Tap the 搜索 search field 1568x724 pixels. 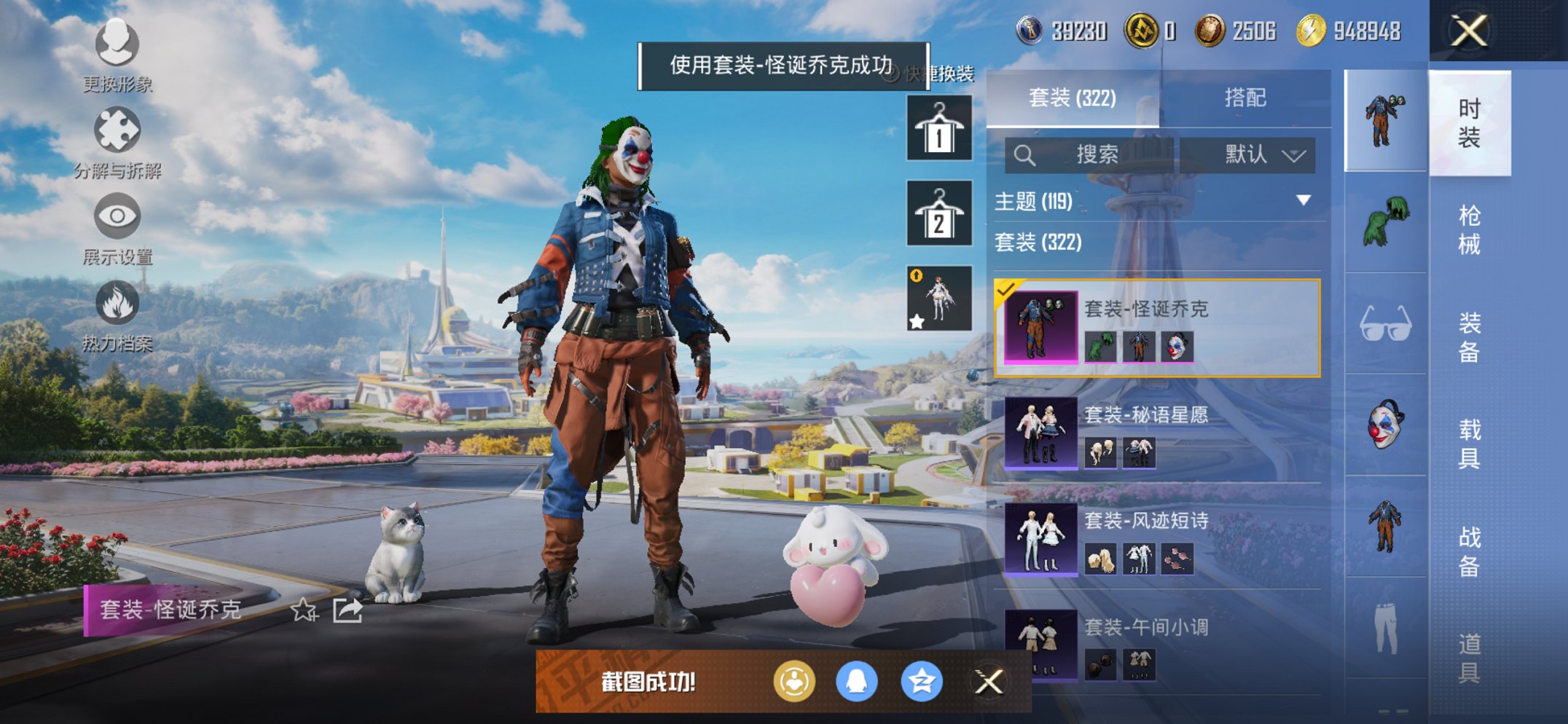1093,154
